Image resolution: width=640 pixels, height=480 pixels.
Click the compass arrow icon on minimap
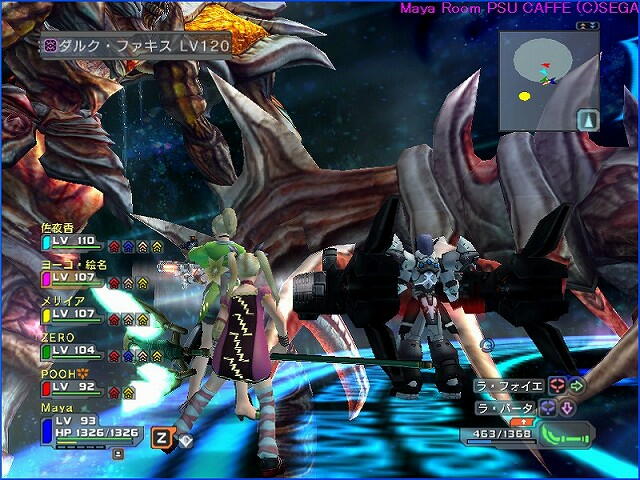(x=589, y=119)
